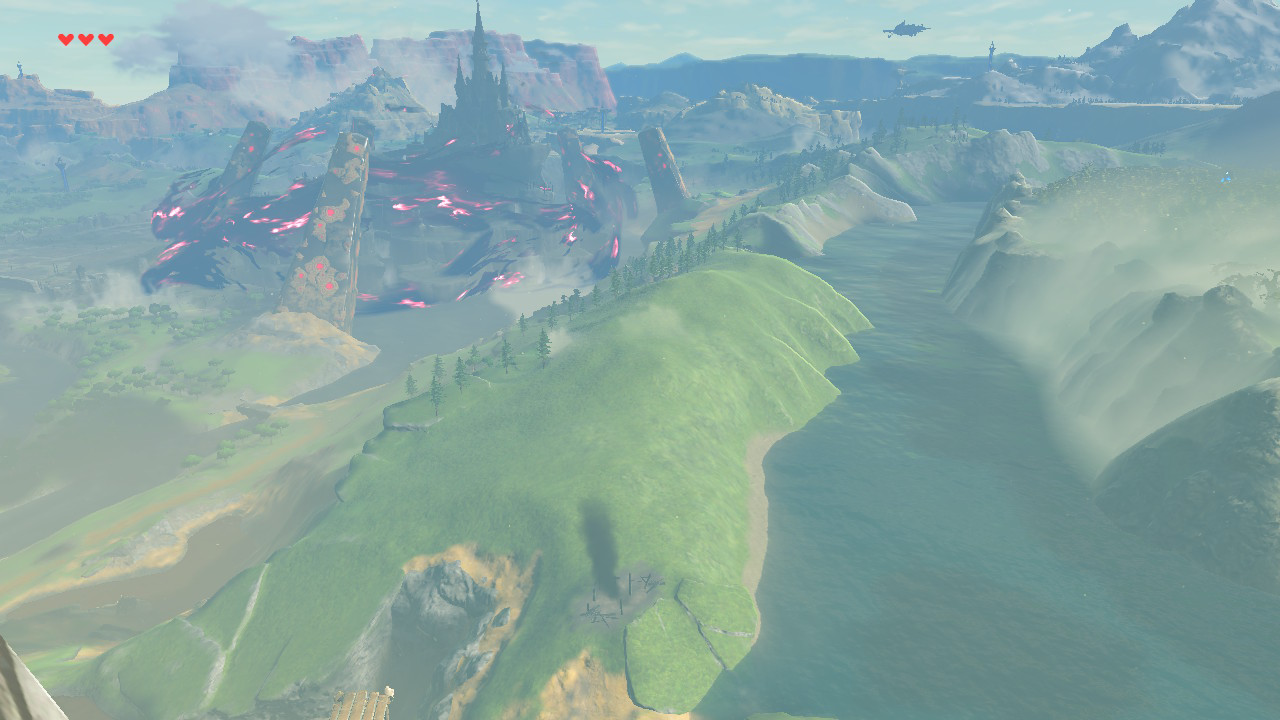1280x720 pixels.
Task: Click the first heart in the health meter
Action: click(64, 39)
